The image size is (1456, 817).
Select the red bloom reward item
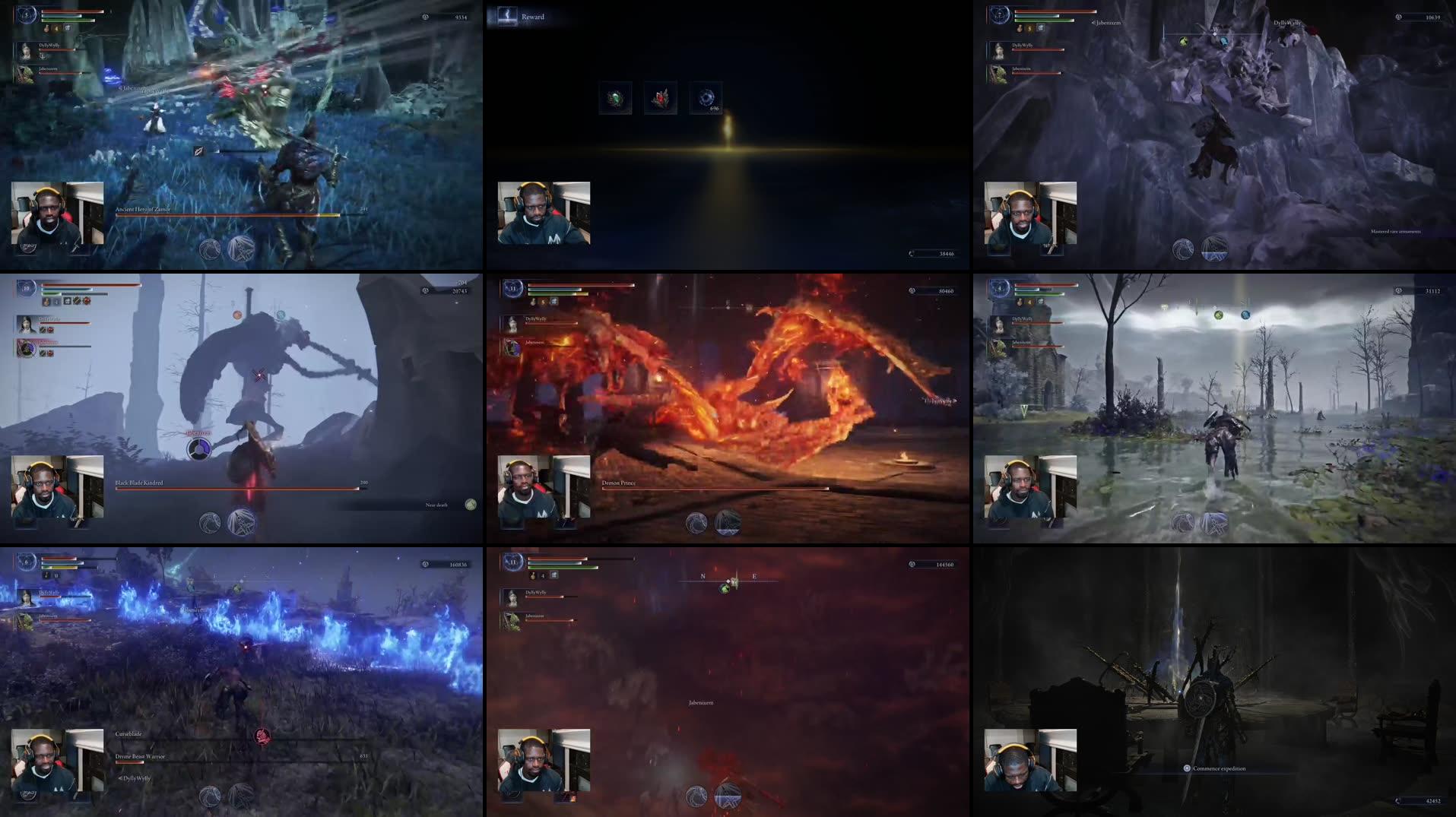(660, 97)
